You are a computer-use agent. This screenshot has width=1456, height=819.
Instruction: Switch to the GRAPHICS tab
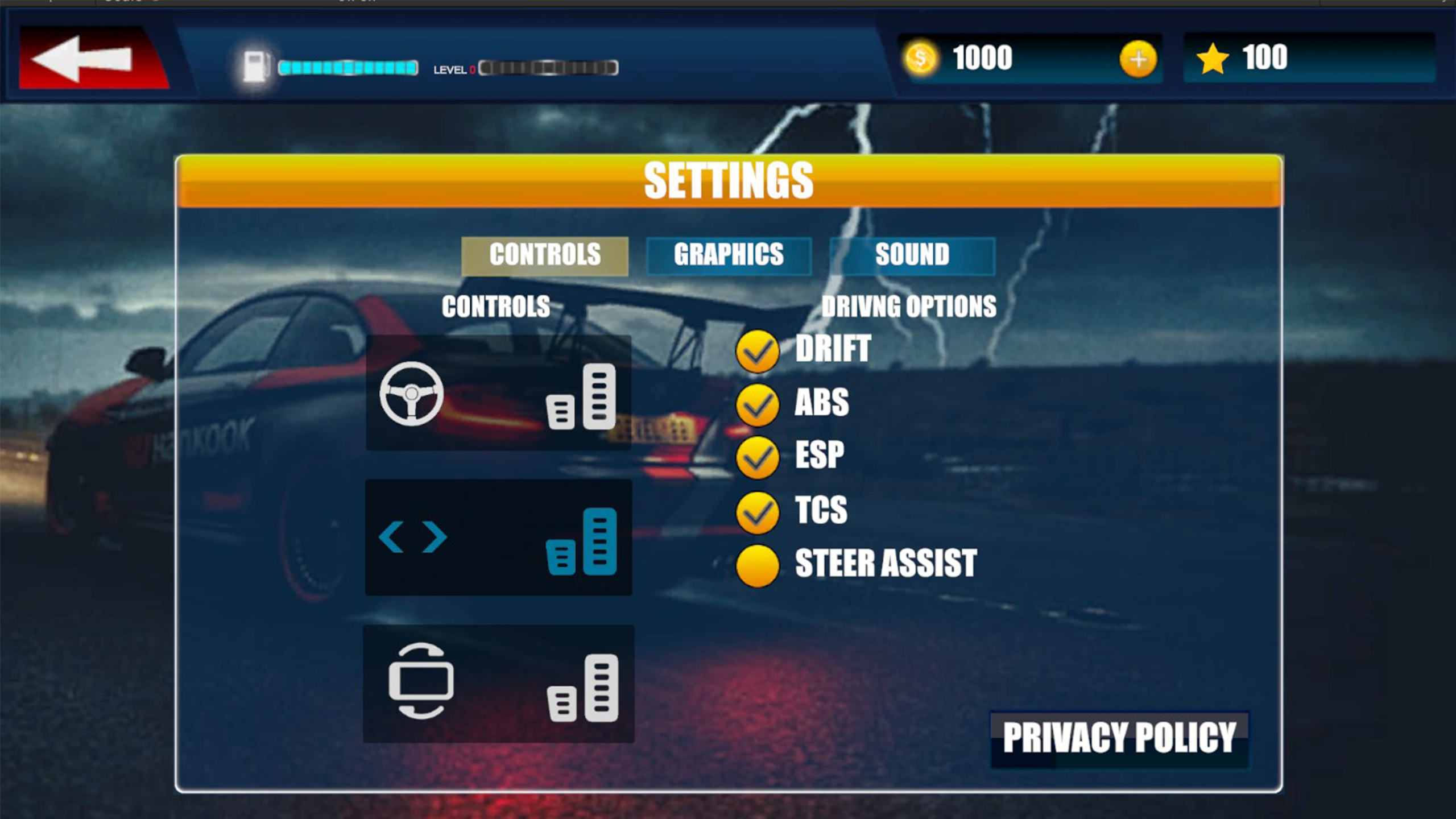729,255
